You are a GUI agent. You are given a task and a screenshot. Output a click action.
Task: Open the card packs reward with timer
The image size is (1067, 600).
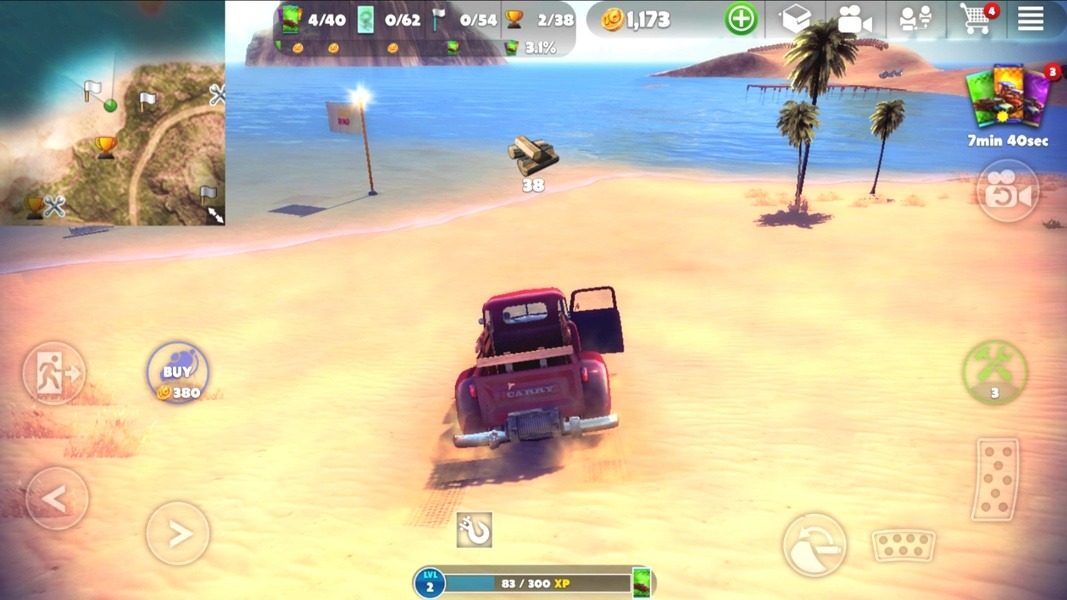(x=1008, y=100)
